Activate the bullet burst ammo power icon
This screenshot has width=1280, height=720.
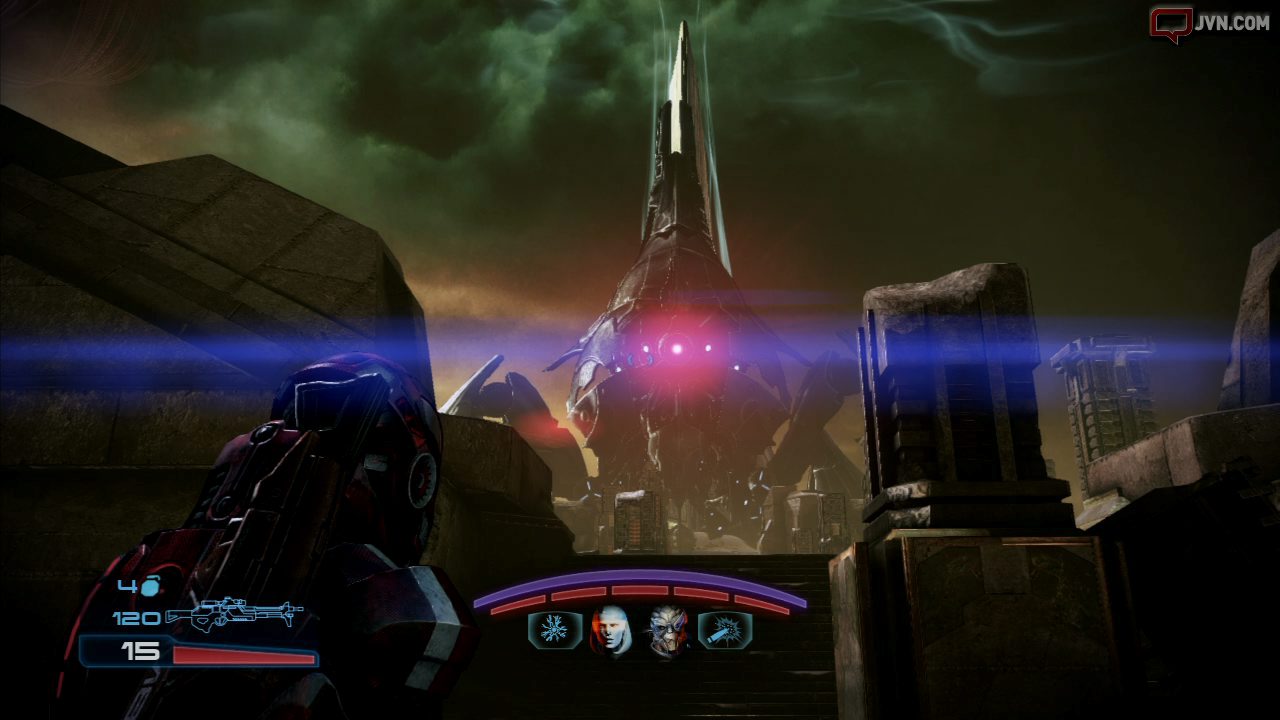725,631
